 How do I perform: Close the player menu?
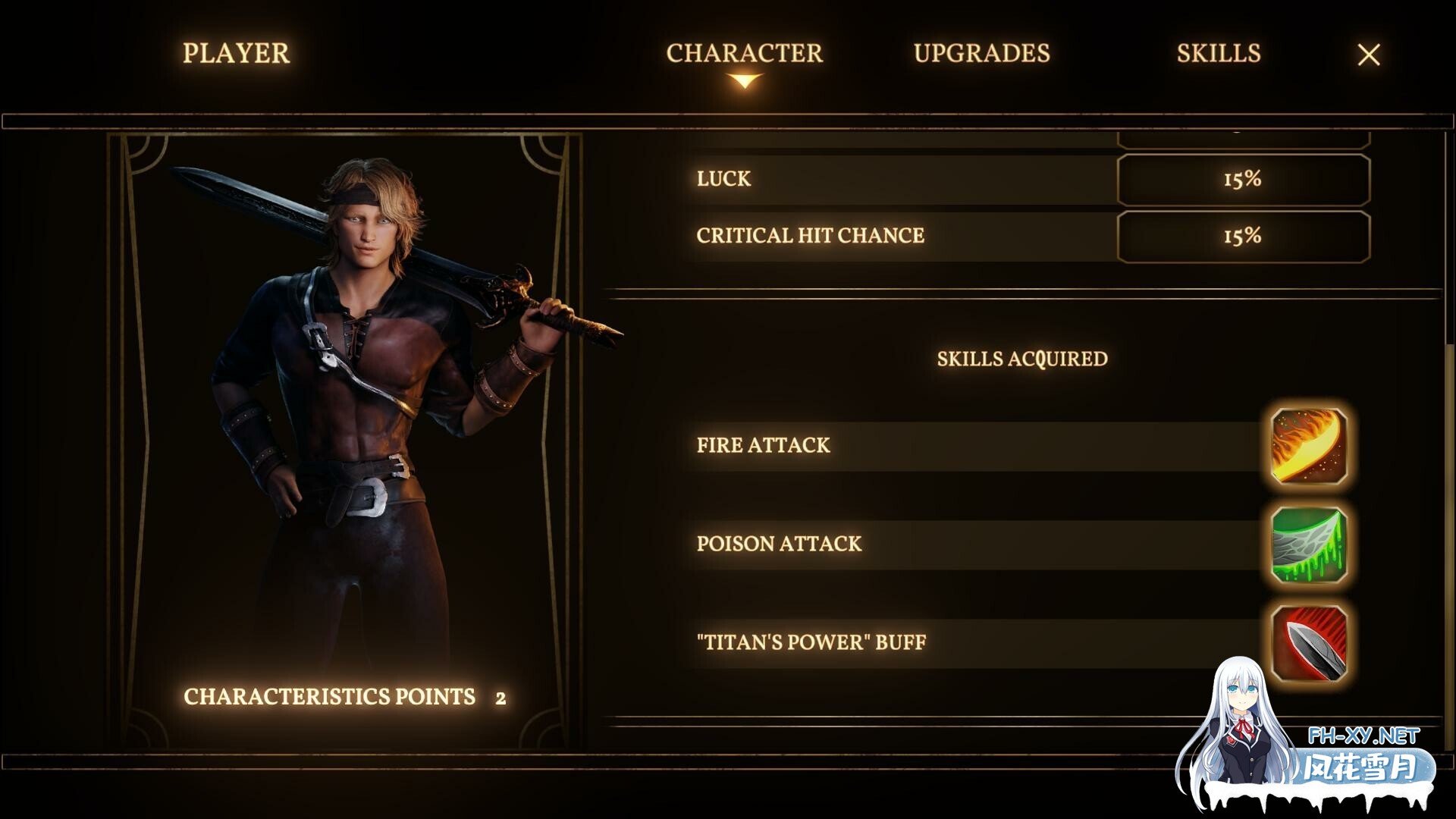pos(1368,55)
